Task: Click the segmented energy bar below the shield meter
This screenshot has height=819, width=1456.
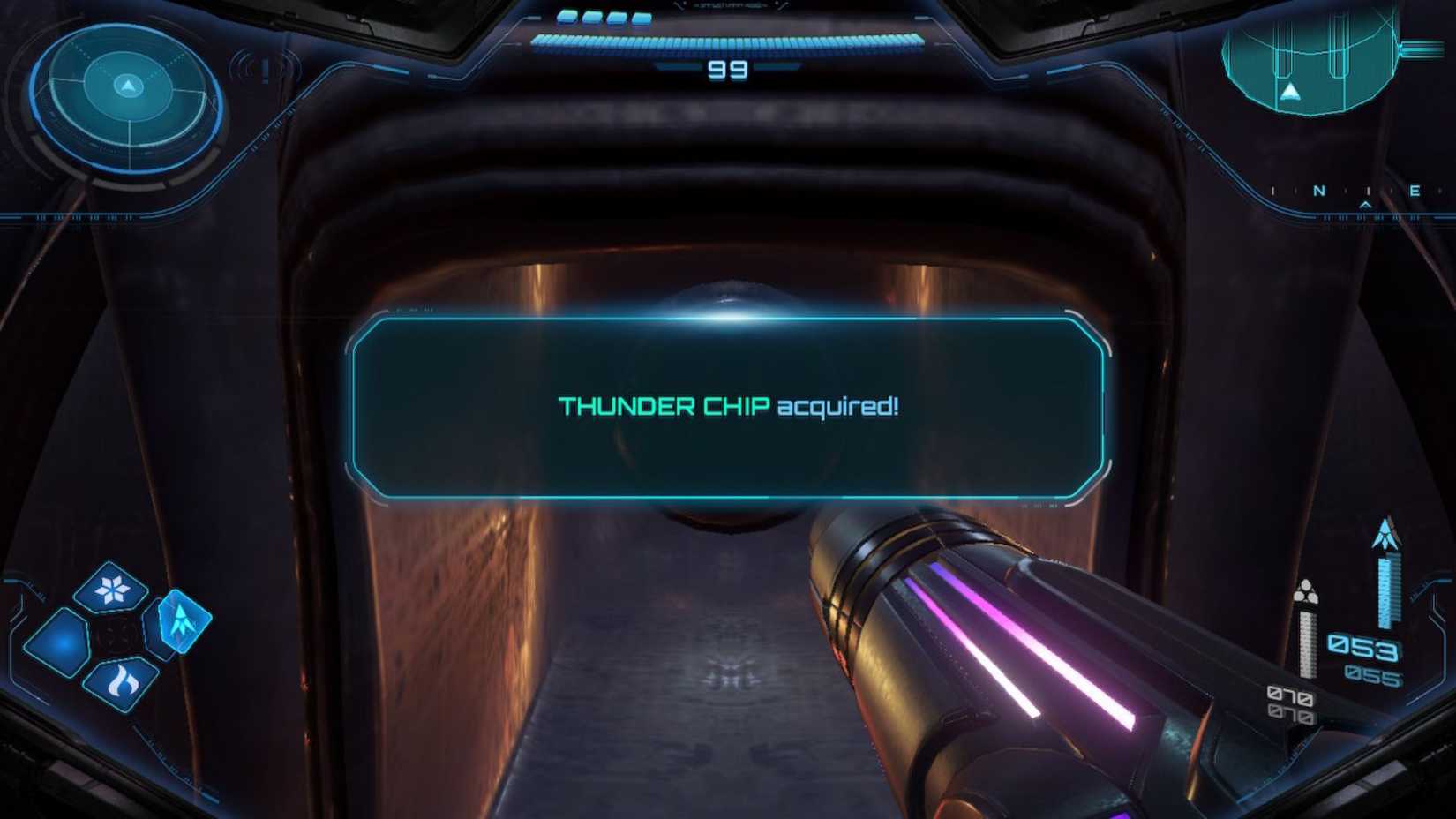Action: point(728,41)
